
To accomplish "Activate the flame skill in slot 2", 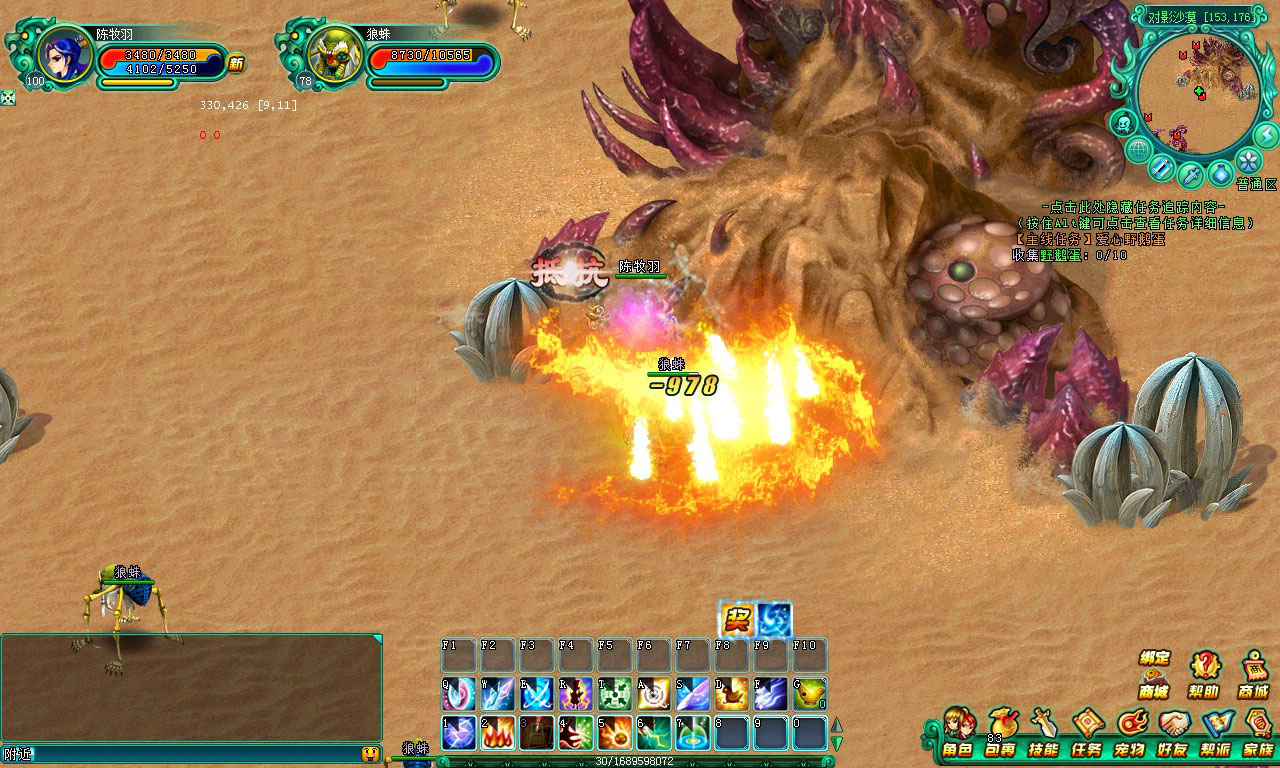I will pyautogui.click(x=498, y=733).
